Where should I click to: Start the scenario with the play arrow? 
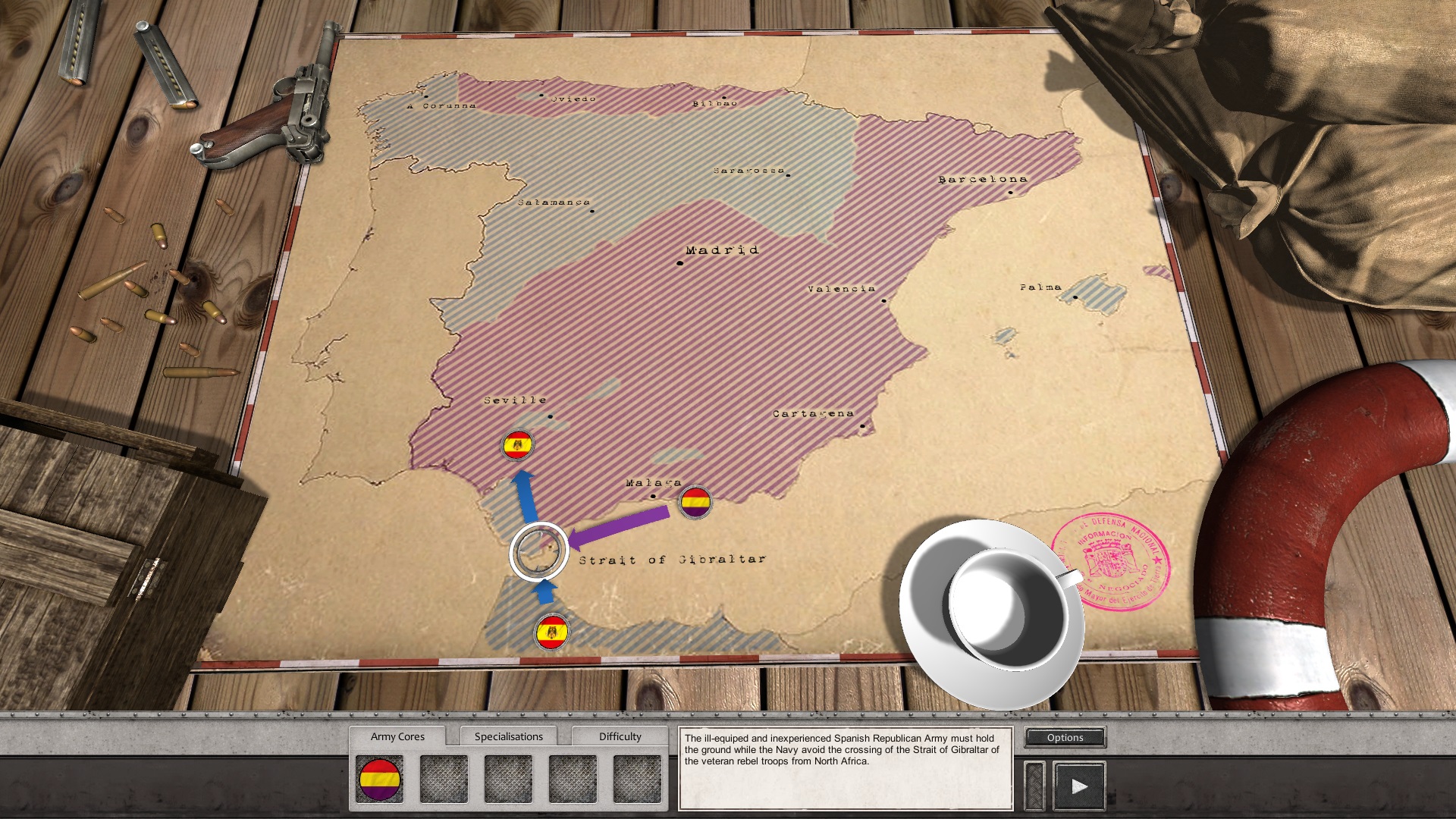point(1079,786)
